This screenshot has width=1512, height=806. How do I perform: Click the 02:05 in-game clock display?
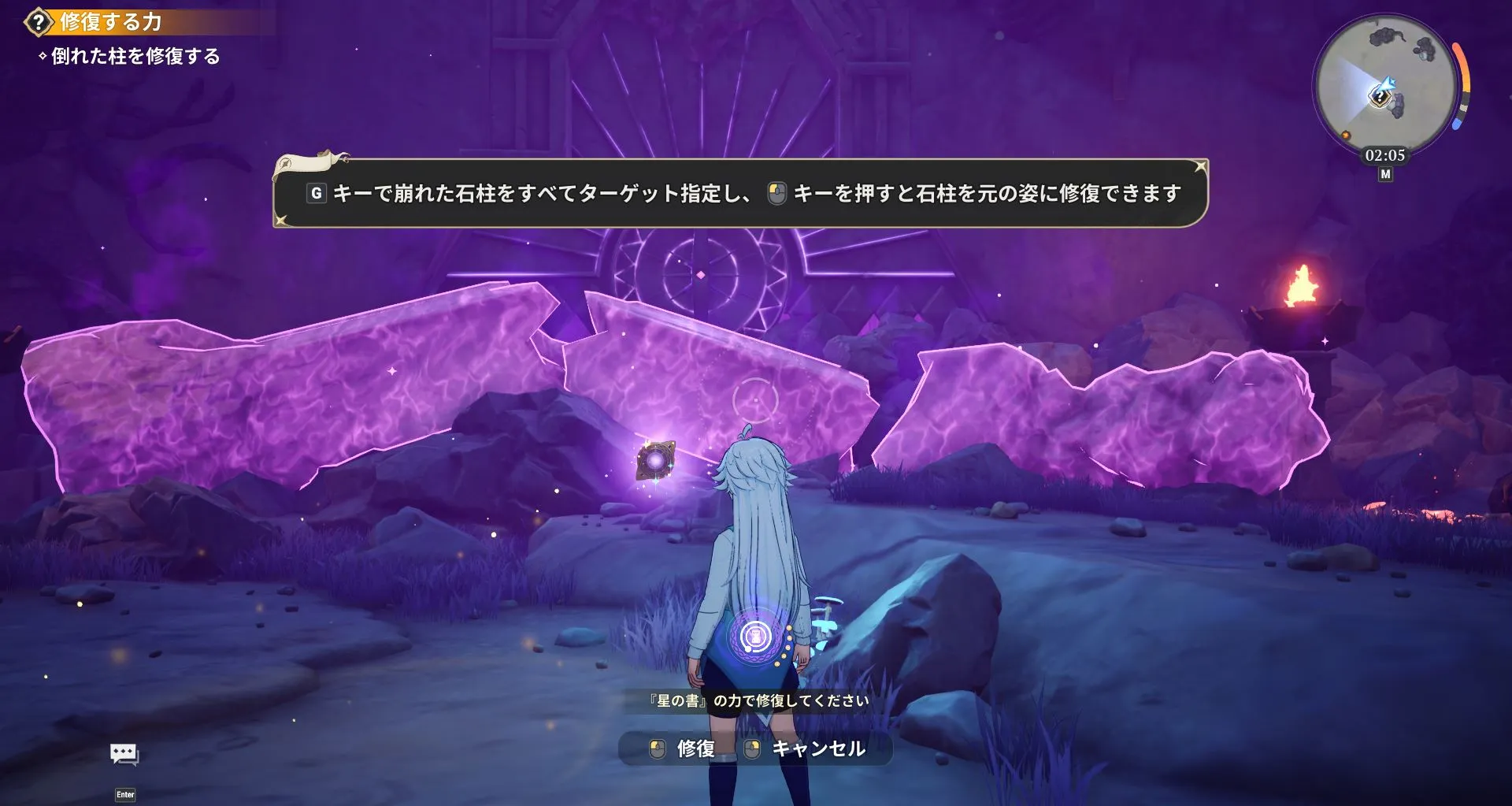point(1385,154)
